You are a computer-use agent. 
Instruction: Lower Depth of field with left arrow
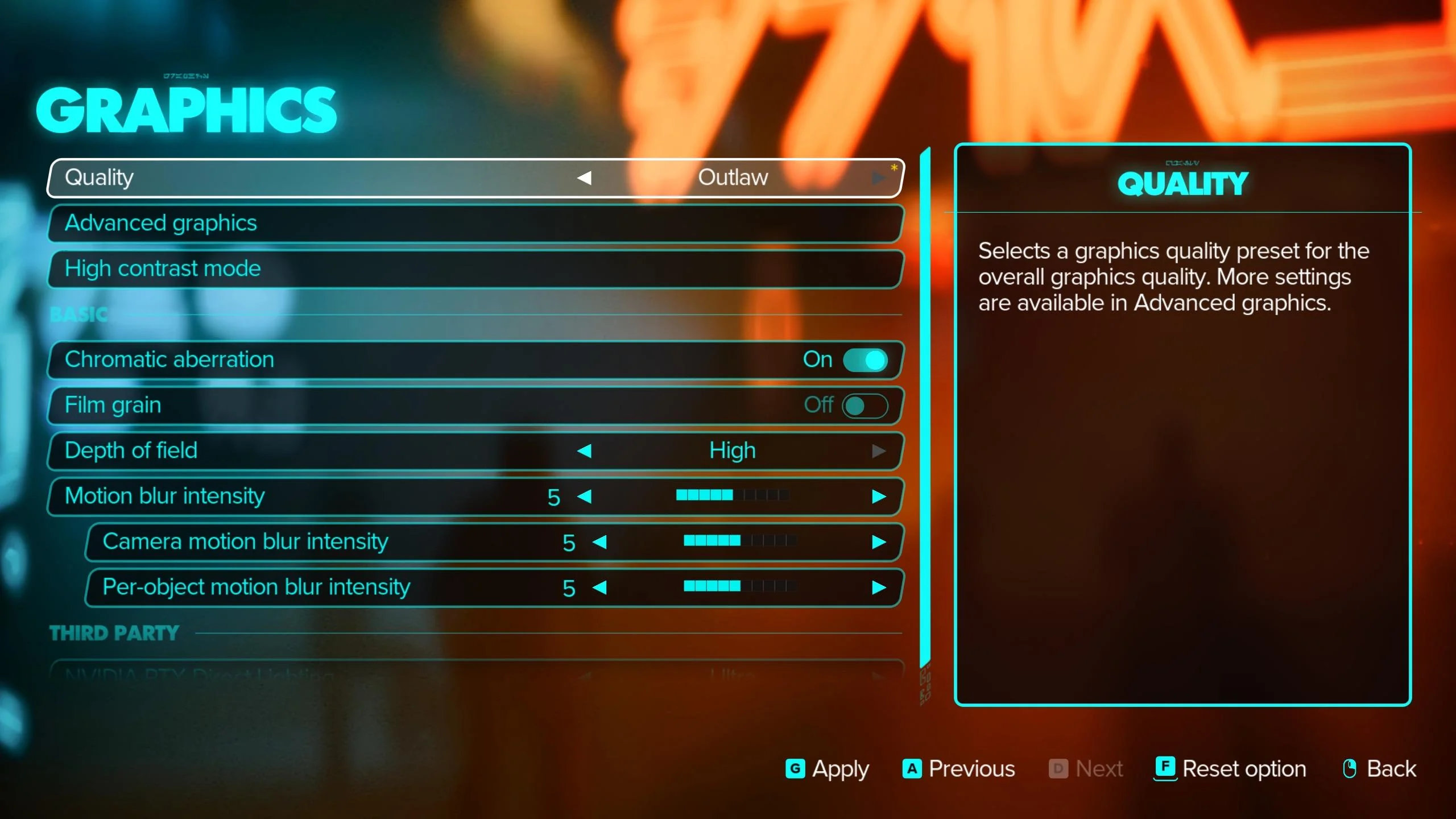tap(584, 451)
